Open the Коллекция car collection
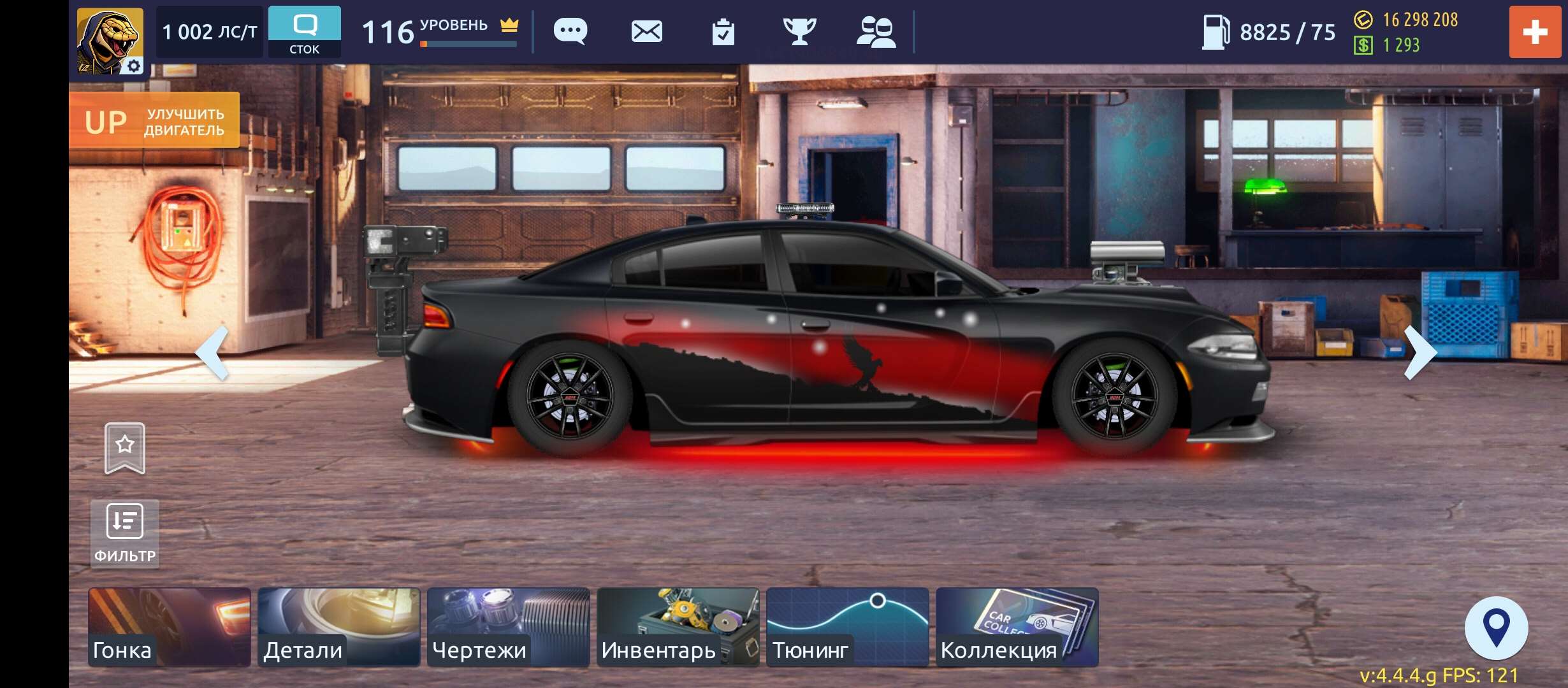Screen dimensions: 1568x688 (x=1017, y=627)
